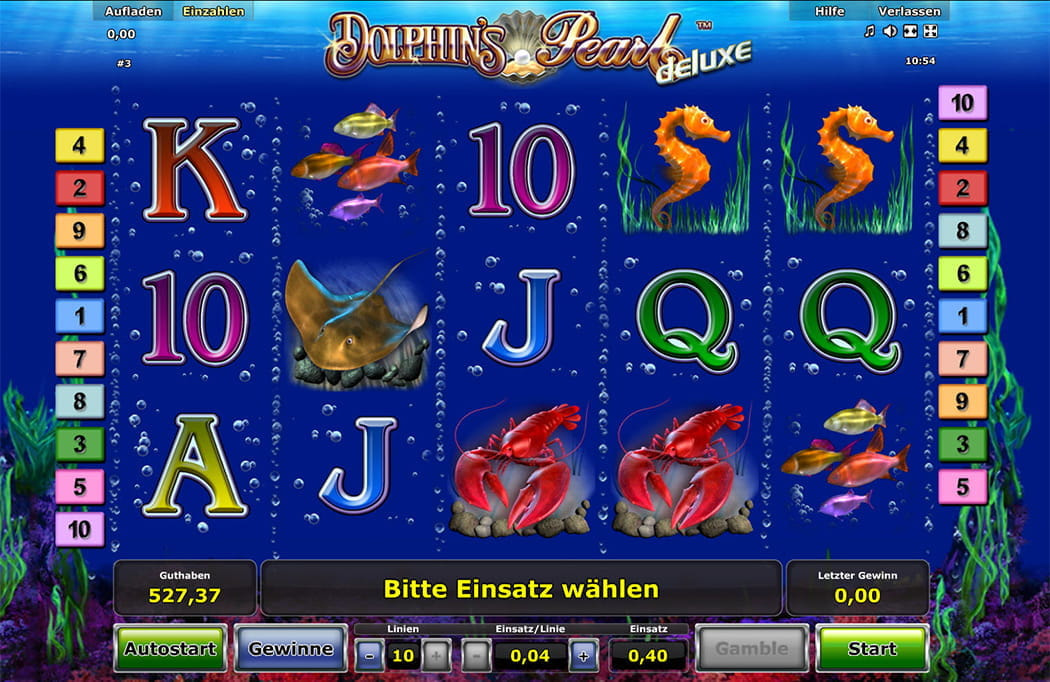The image size is (1050, 682).
Task: Toggle the music note icon
Action: (870, 31)
